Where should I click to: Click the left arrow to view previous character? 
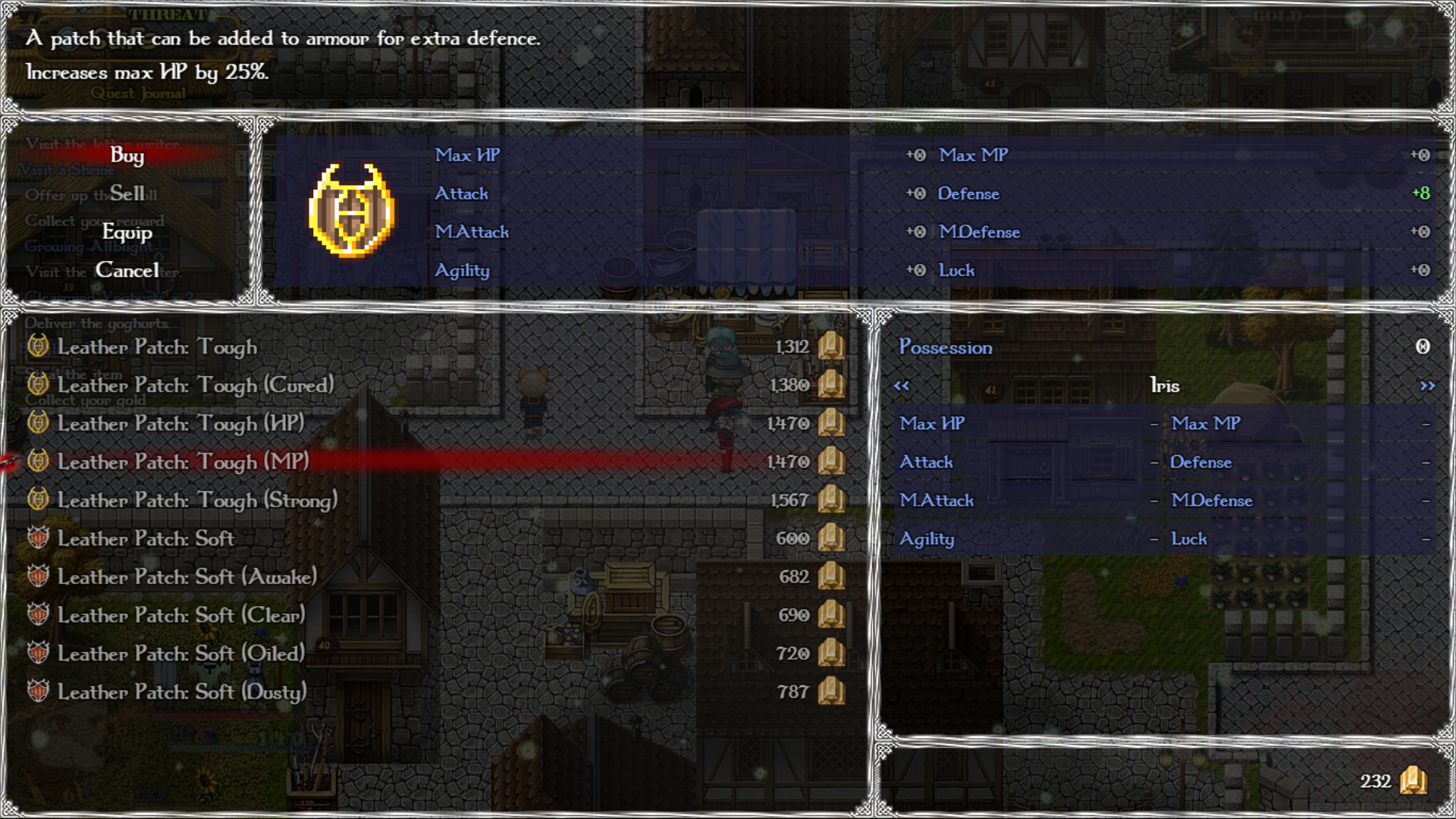[x=903, y=385]
